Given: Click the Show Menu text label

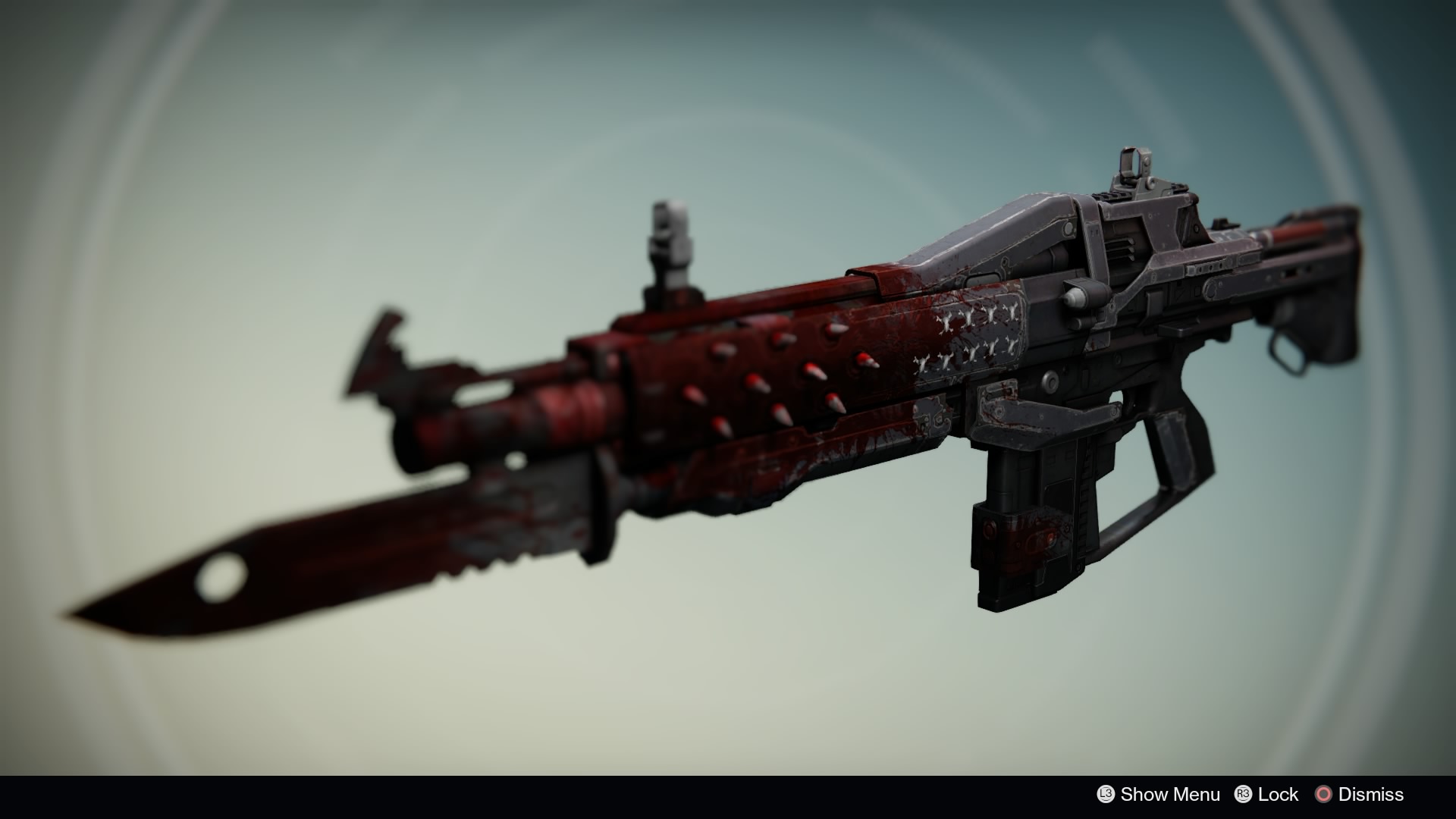Looking at the screenshot, I should [x=1171, y=795].
